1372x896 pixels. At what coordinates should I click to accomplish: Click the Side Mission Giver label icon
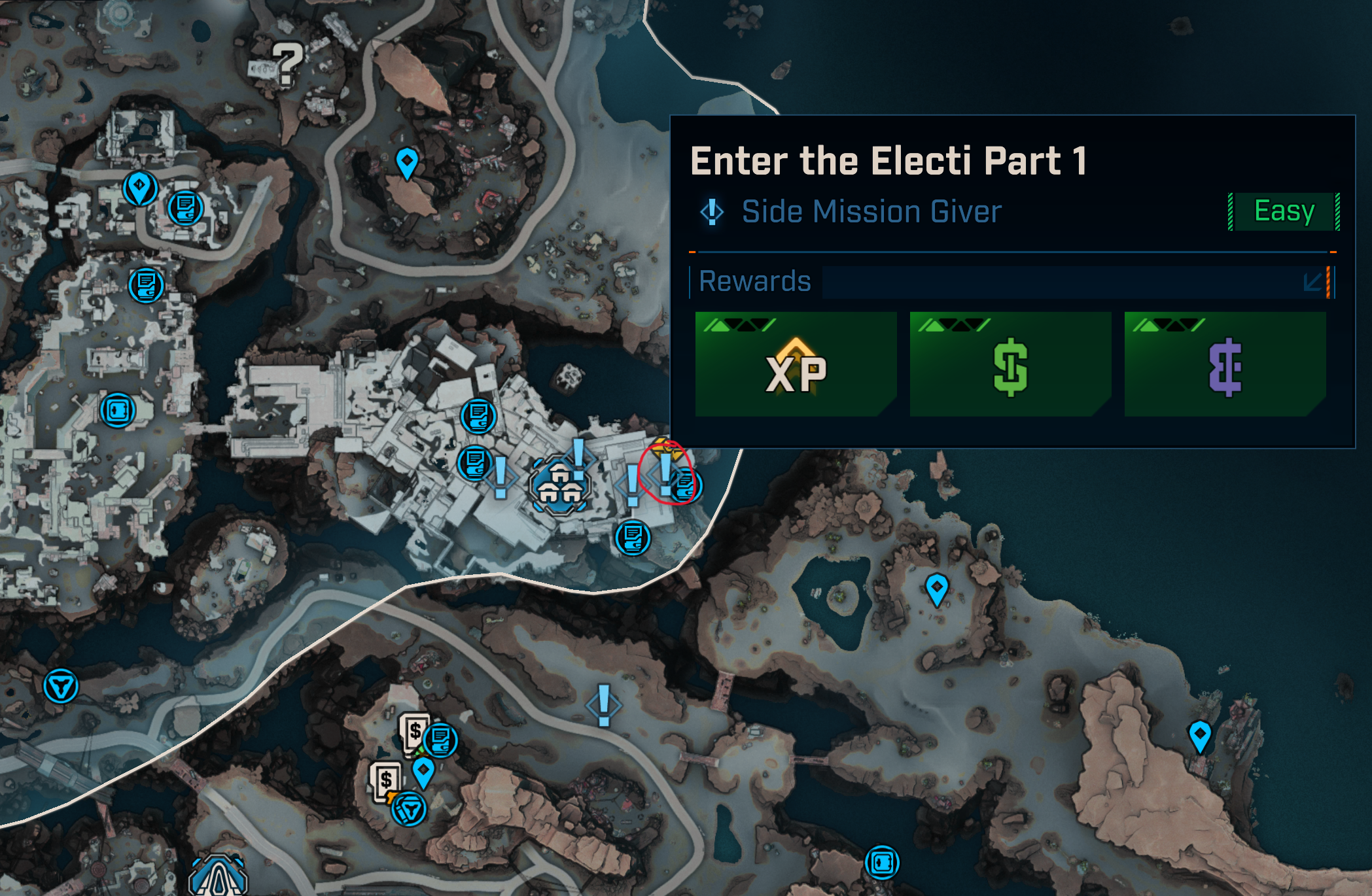712,212
